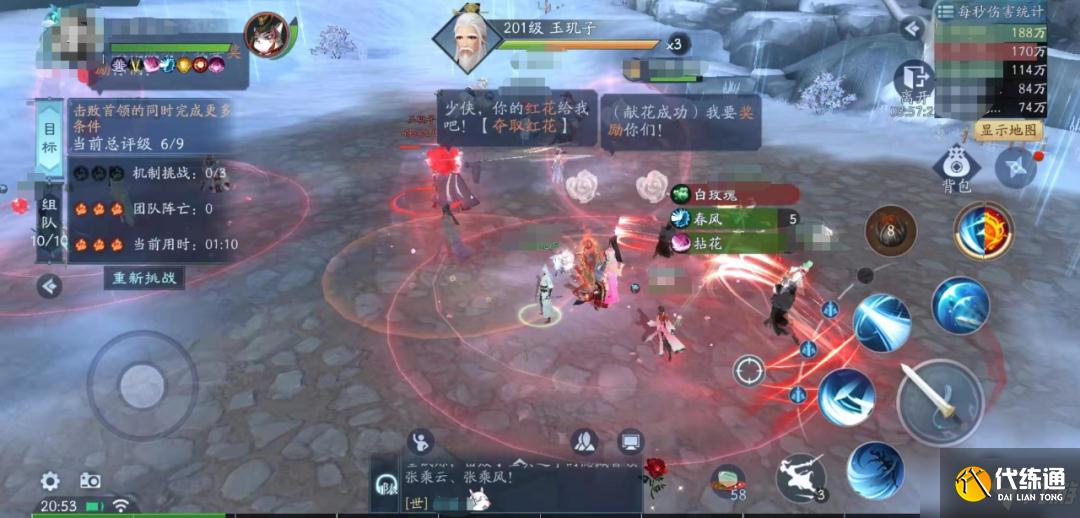1080x518 pixels.
Task: Open the gear settings icon
Action: point(50,480)
